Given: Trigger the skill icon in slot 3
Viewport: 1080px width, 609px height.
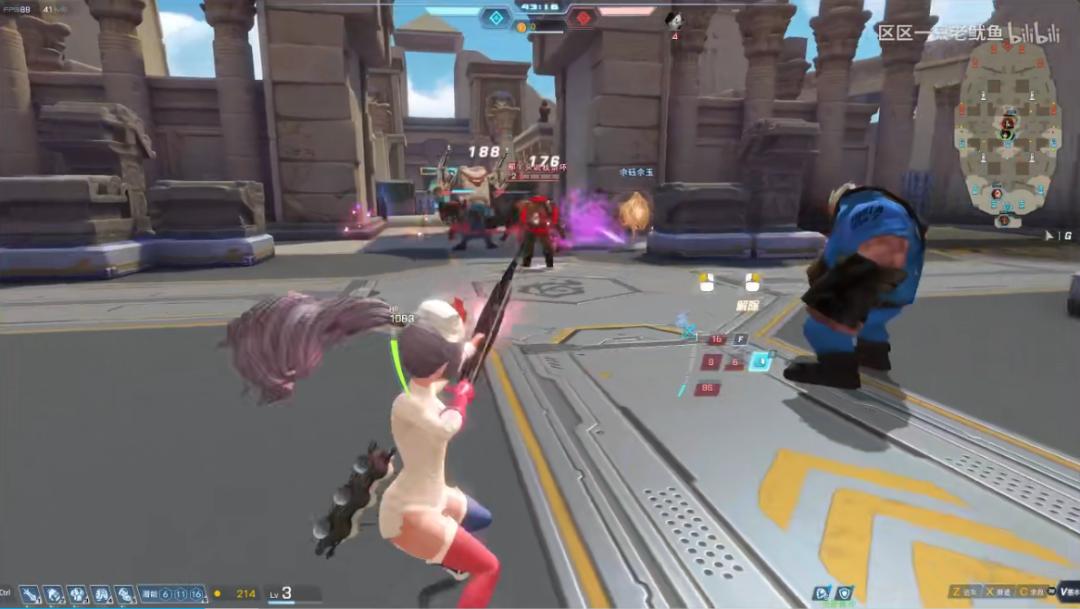Looking at the screenshot, I should click(x=77, y=594).
